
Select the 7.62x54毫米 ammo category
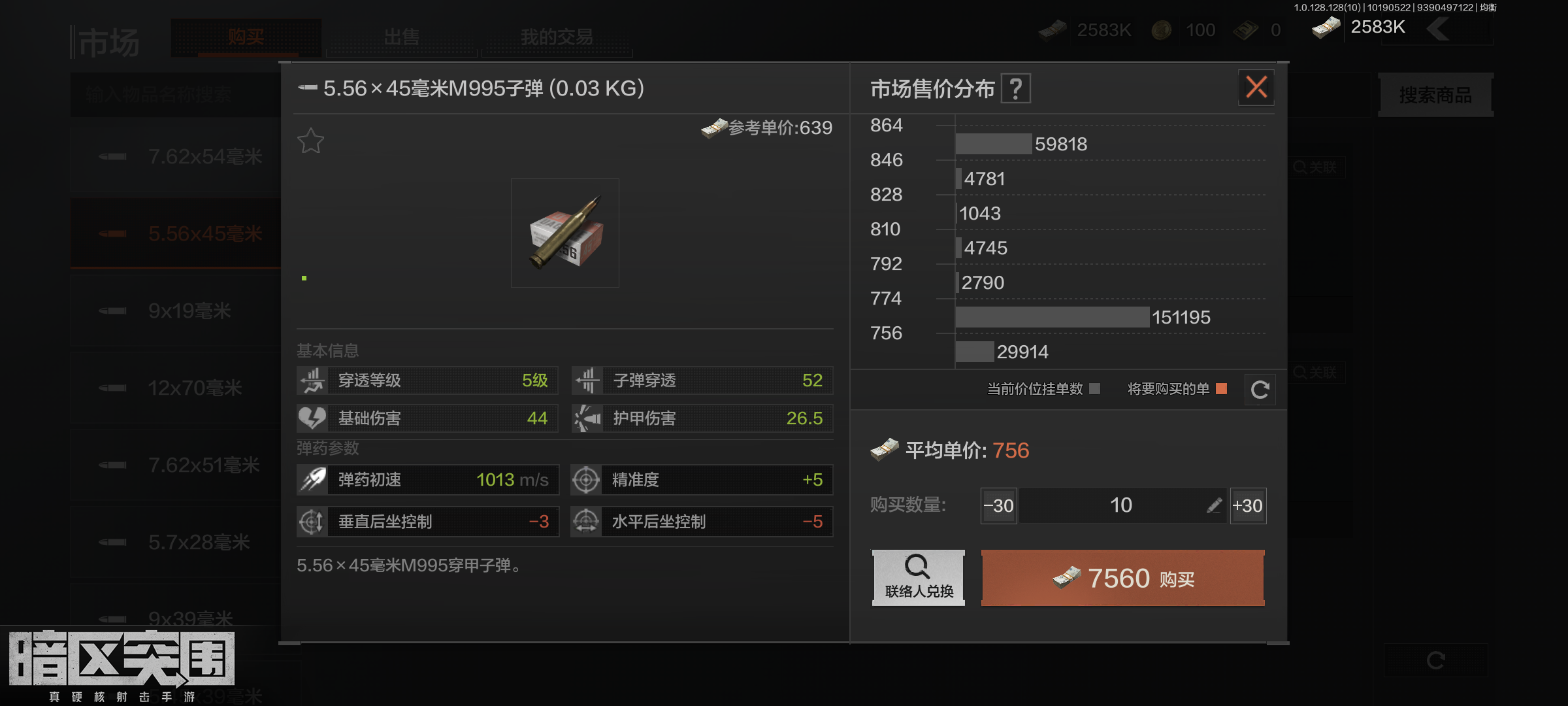[189, 157]
